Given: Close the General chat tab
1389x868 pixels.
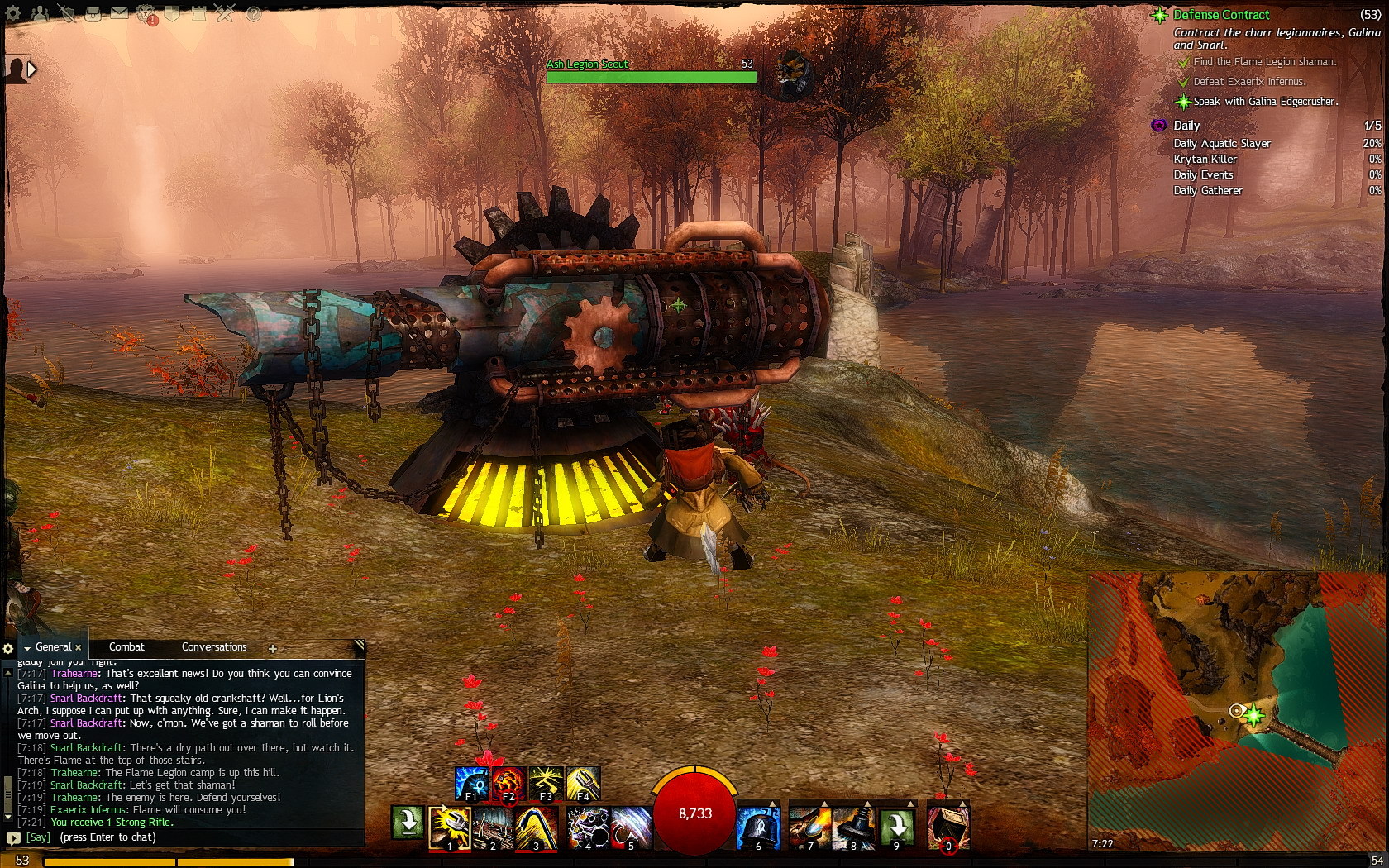Looking at the screenshot, I should click(x=79, y=648).
